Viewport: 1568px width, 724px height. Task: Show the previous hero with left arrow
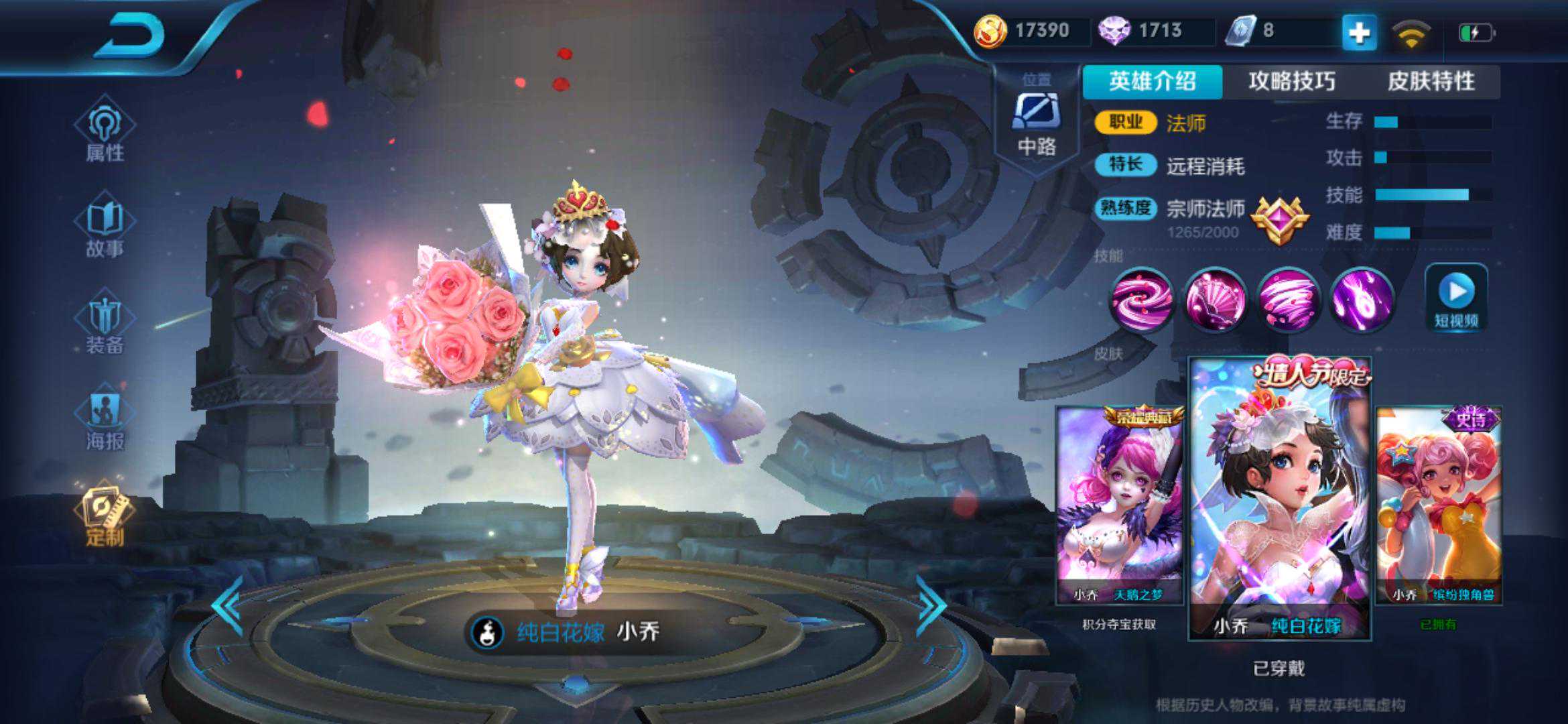(228, 605)
